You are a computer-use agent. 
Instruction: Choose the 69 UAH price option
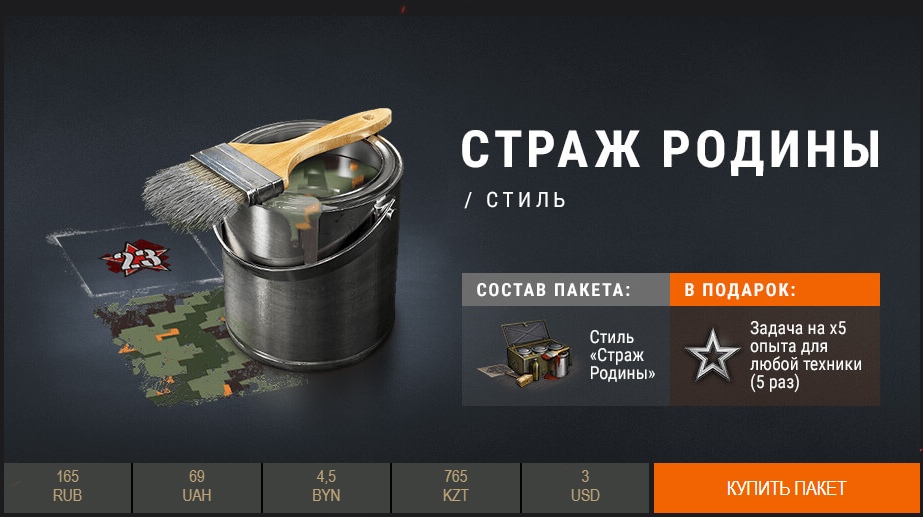(196, 488)
